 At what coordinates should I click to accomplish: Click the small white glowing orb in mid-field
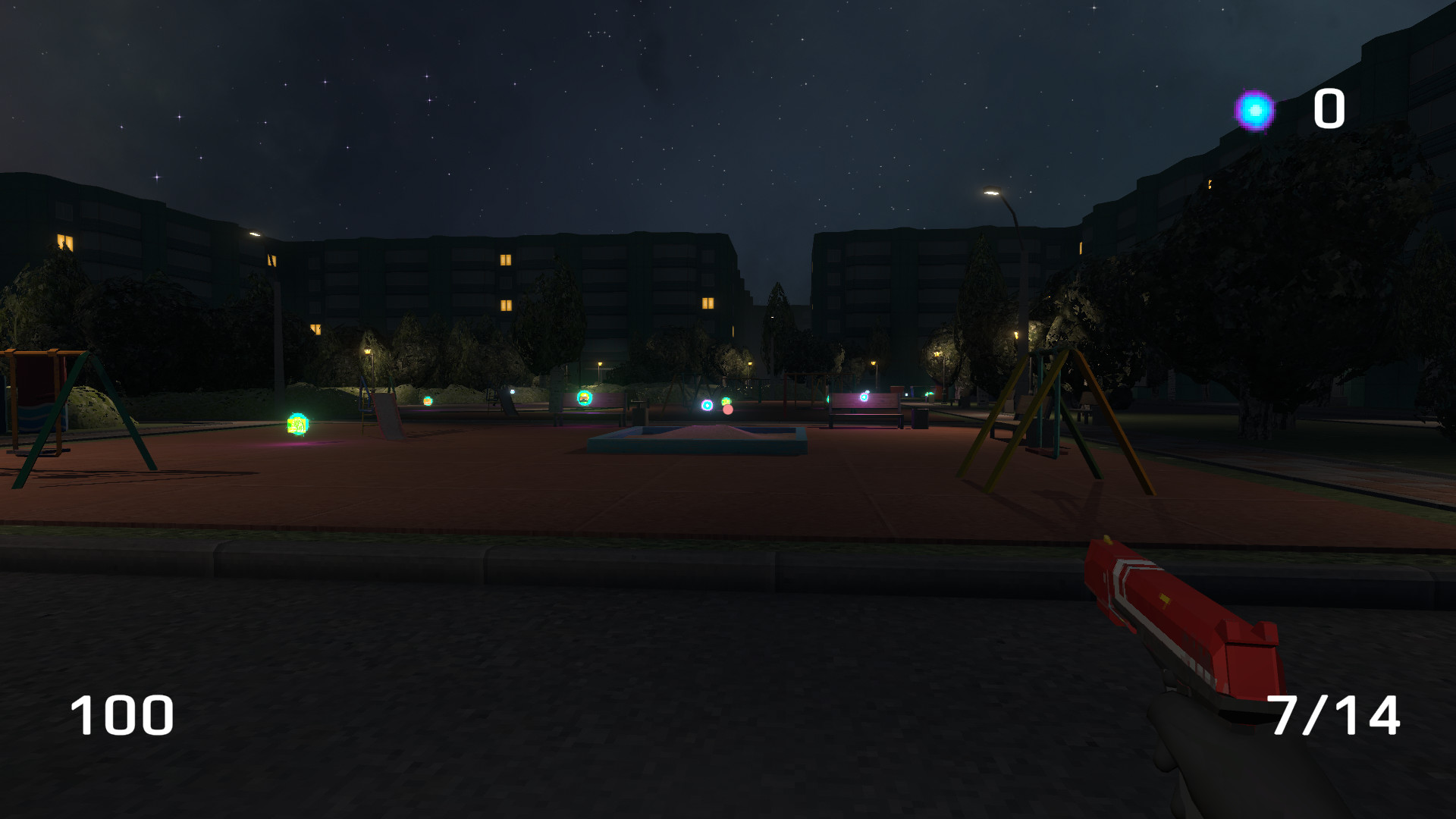pos(512,390)
